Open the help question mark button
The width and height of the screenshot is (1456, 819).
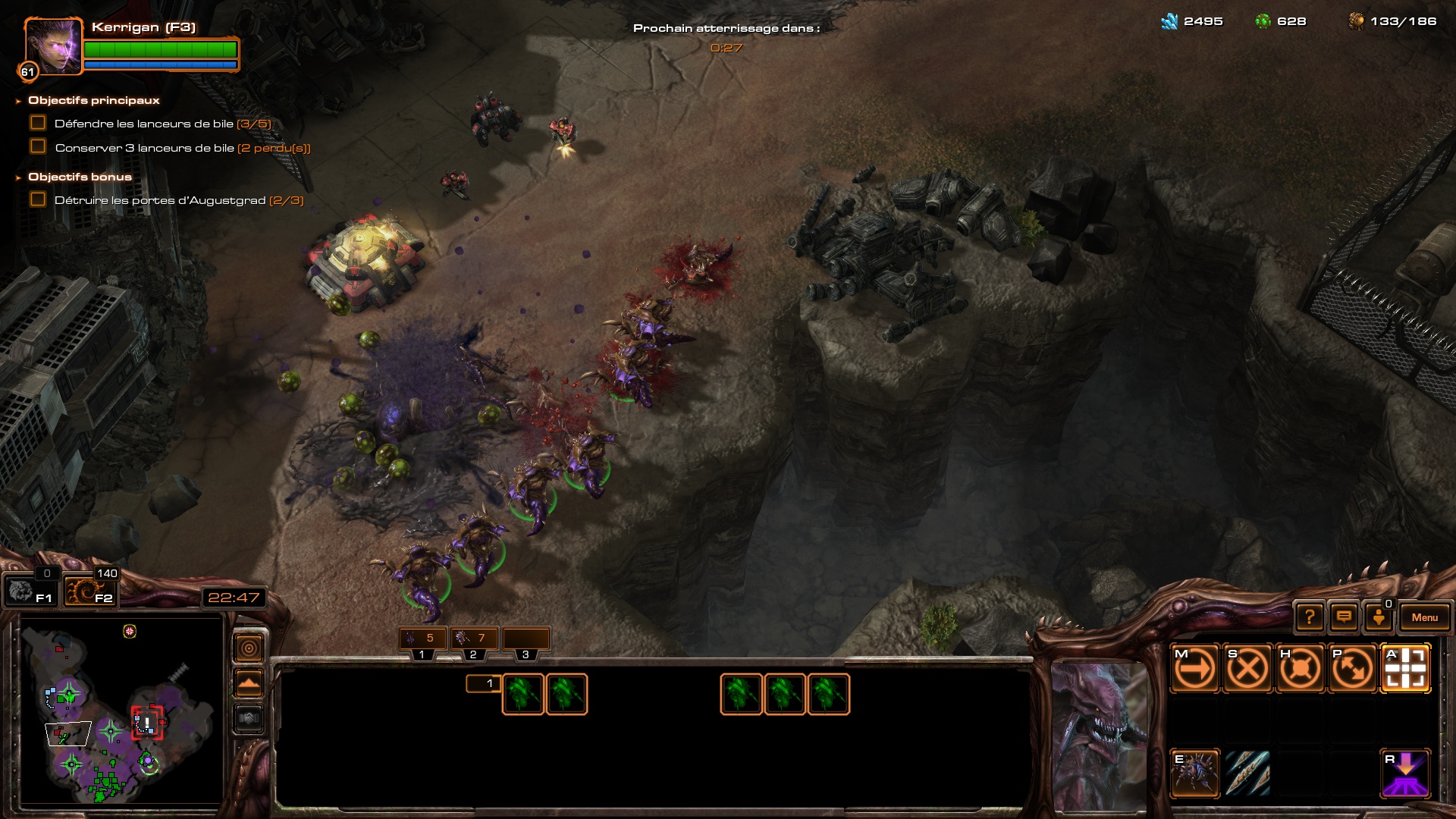coord(1310,617)
